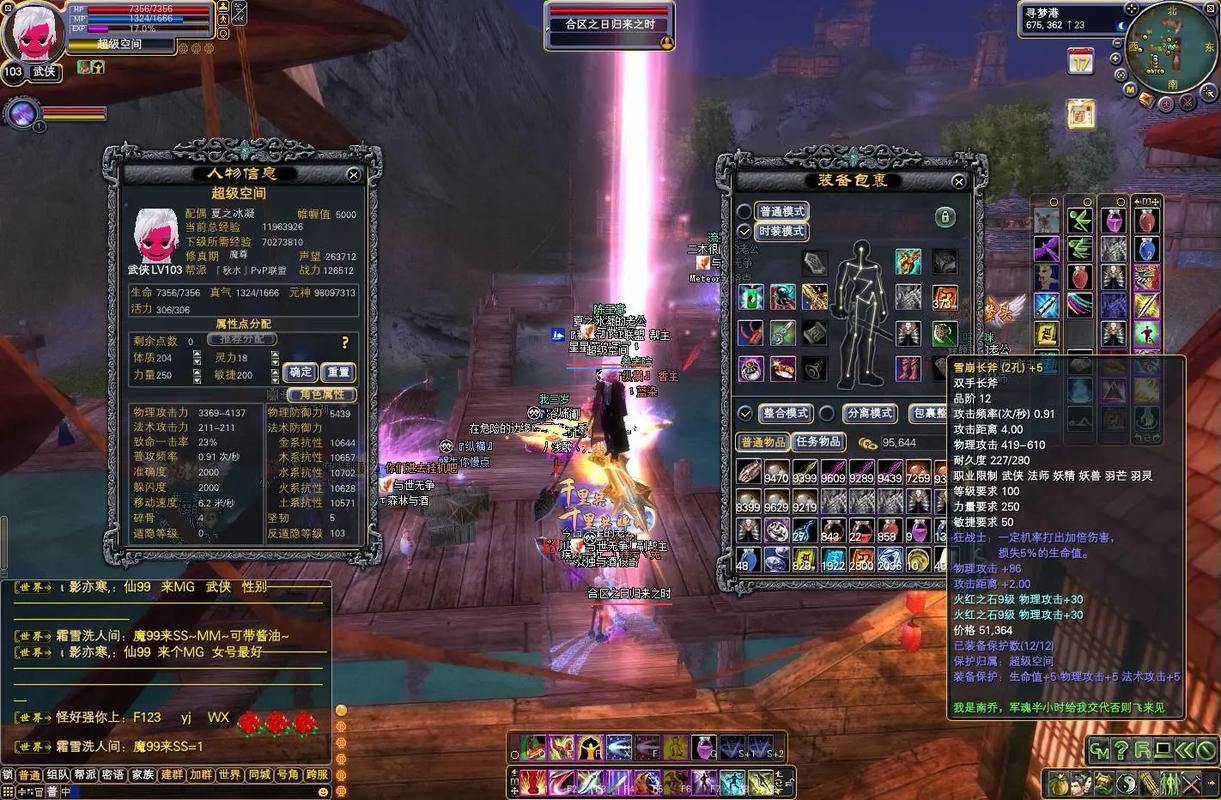
Task: Choose the 分离模式 separate mode option
Action: coord(869,413)
